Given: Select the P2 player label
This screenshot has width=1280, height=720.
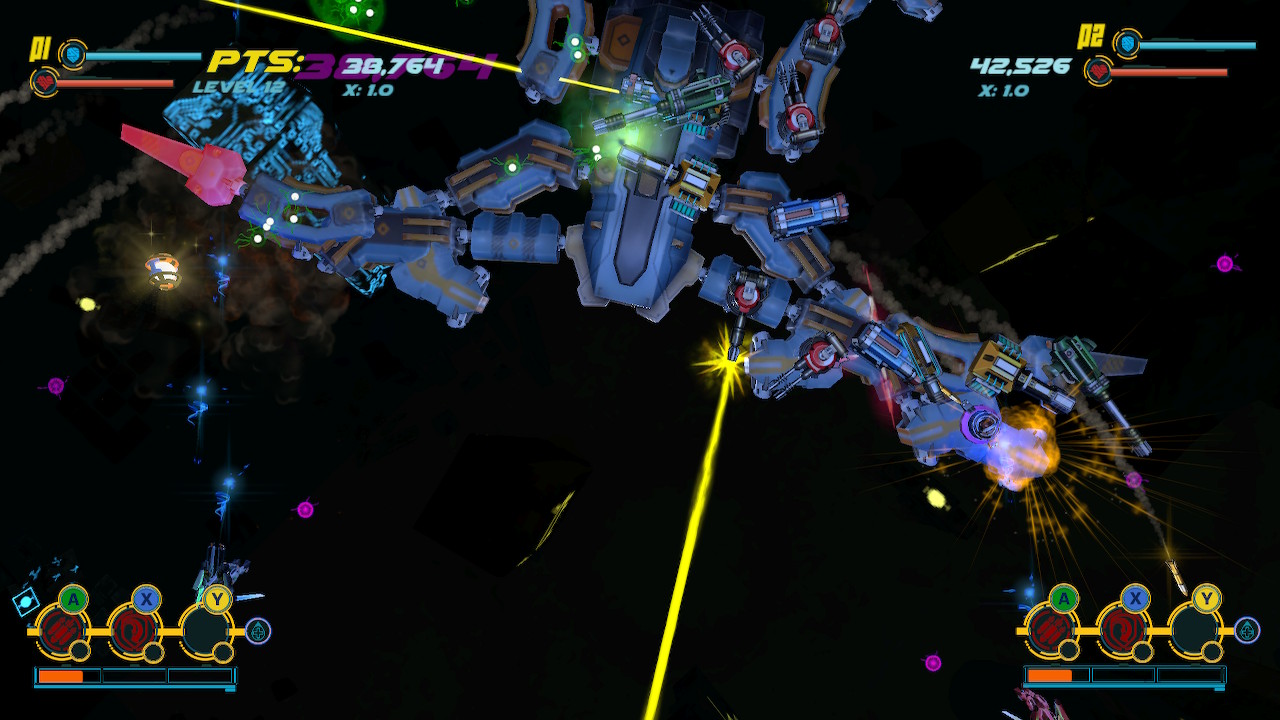Looking at the screenshot, I should 1091,36.
